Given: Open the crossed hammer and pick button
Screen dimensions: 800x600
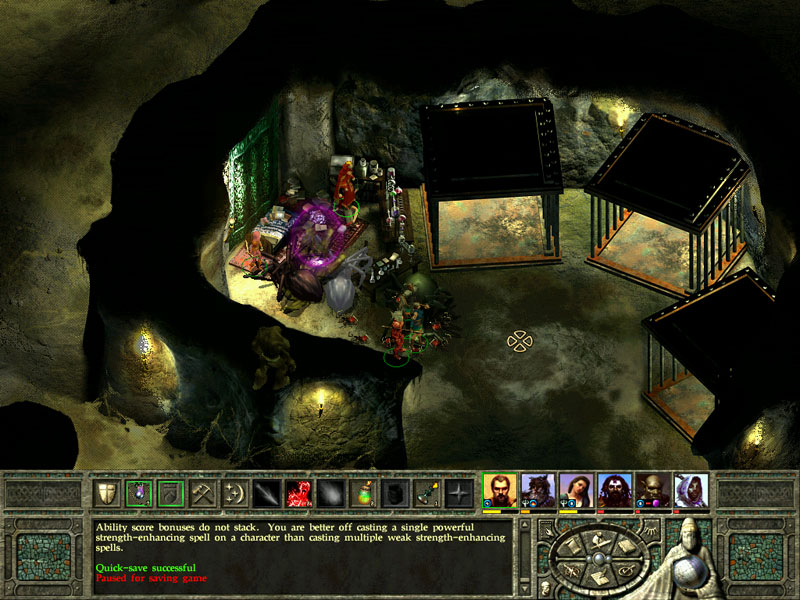Looking at the screenshot, I should pos(203,492).
